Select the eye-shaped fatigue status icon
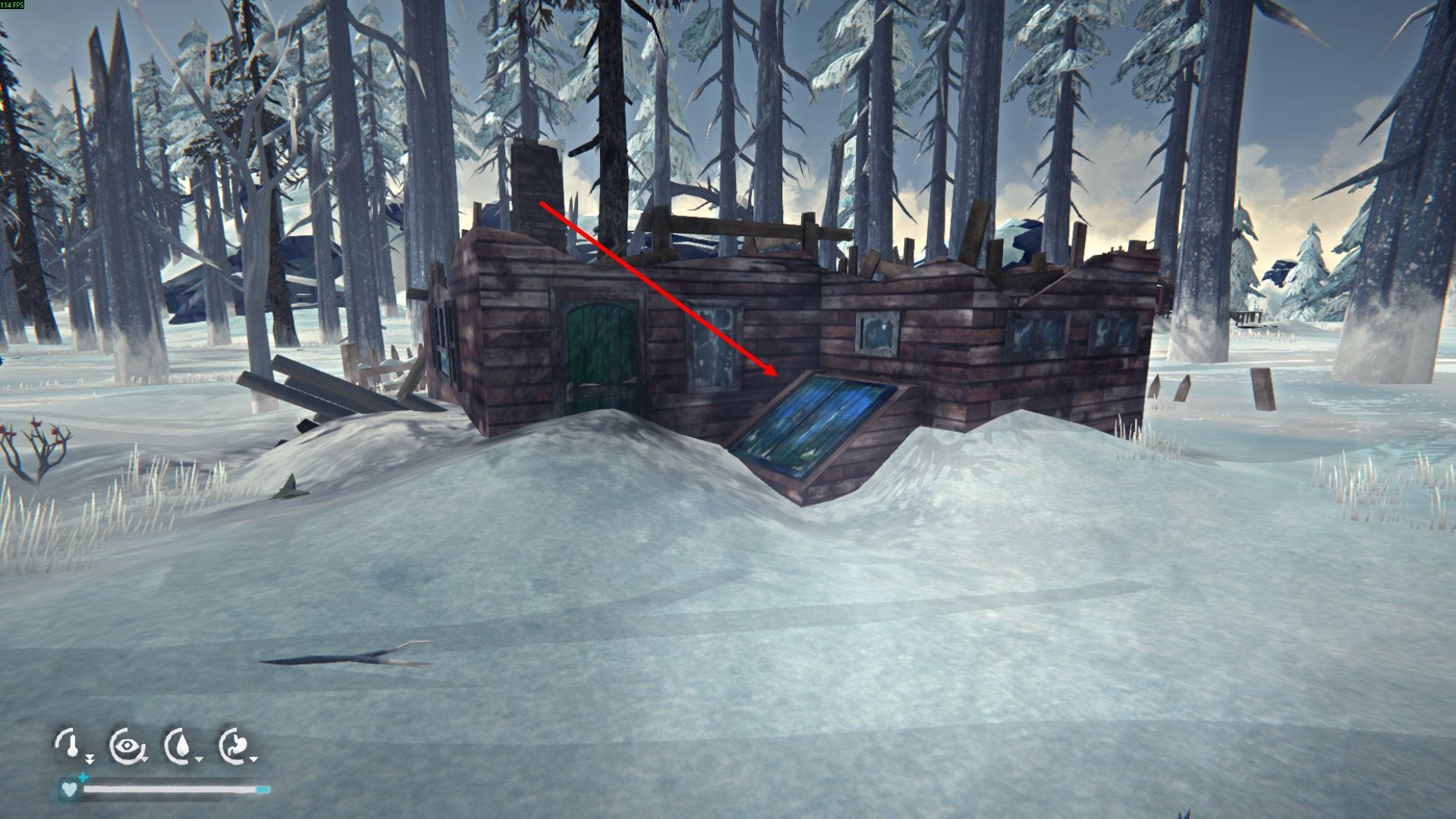Screen dimensions: 1456x819 (126, 745)
